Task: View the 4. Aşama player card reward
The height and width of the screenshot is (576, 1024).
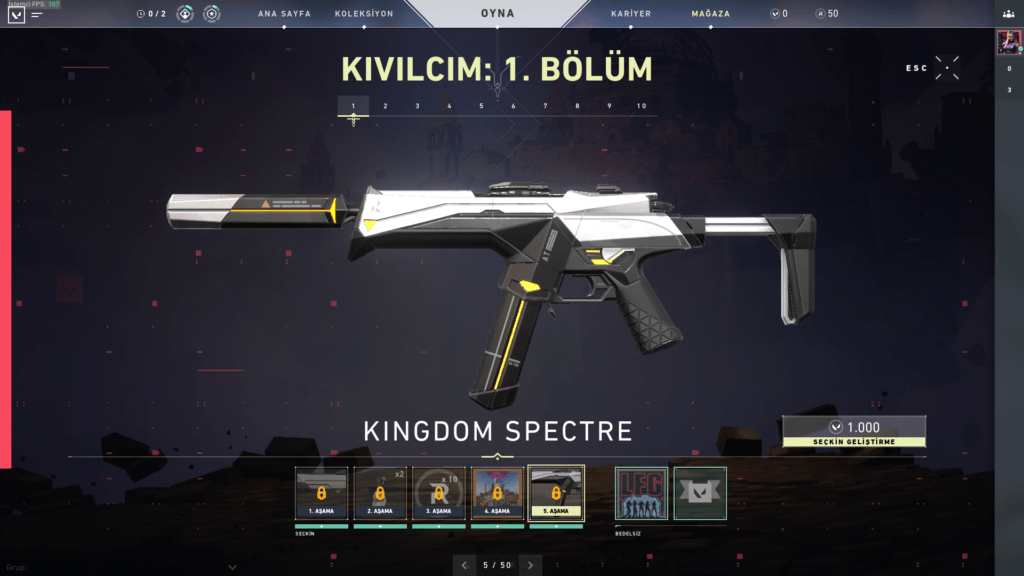Action: point(497,493)
